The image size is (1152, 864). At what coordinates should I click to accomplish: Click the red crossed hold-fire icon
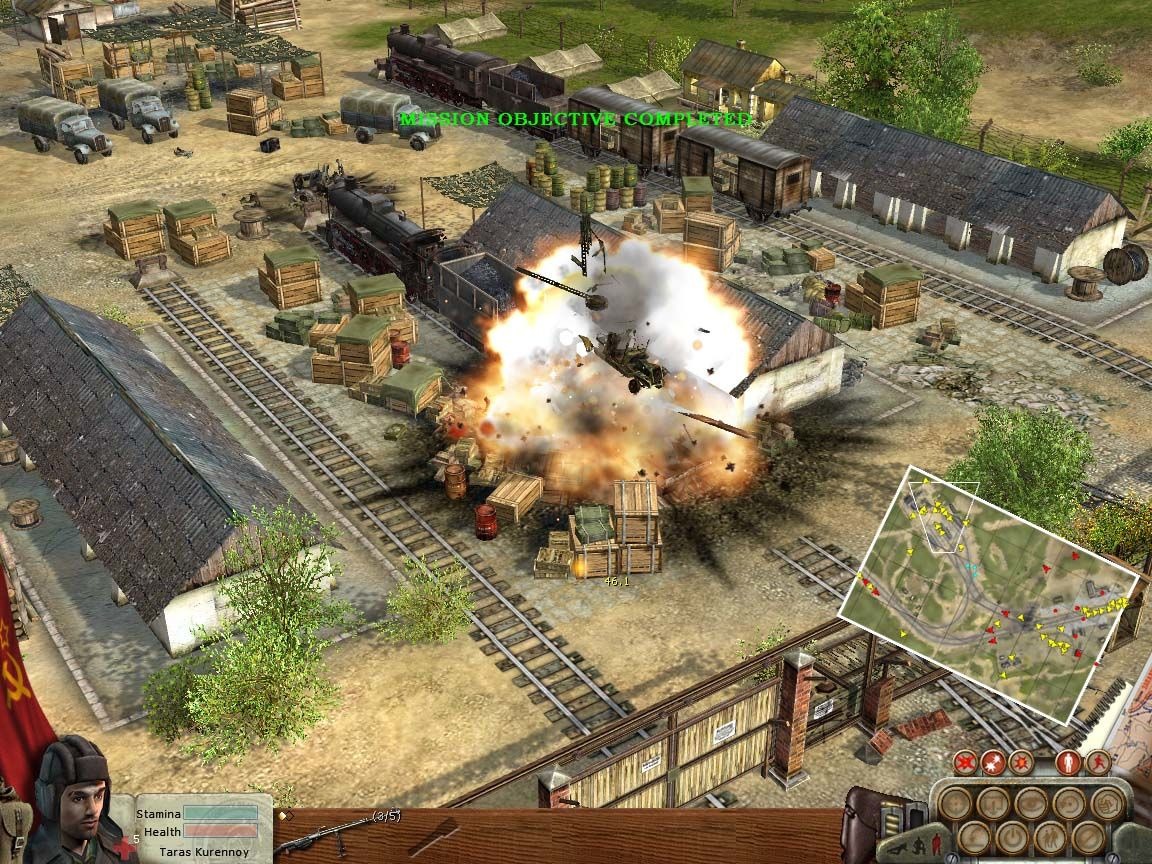point(965,762)
